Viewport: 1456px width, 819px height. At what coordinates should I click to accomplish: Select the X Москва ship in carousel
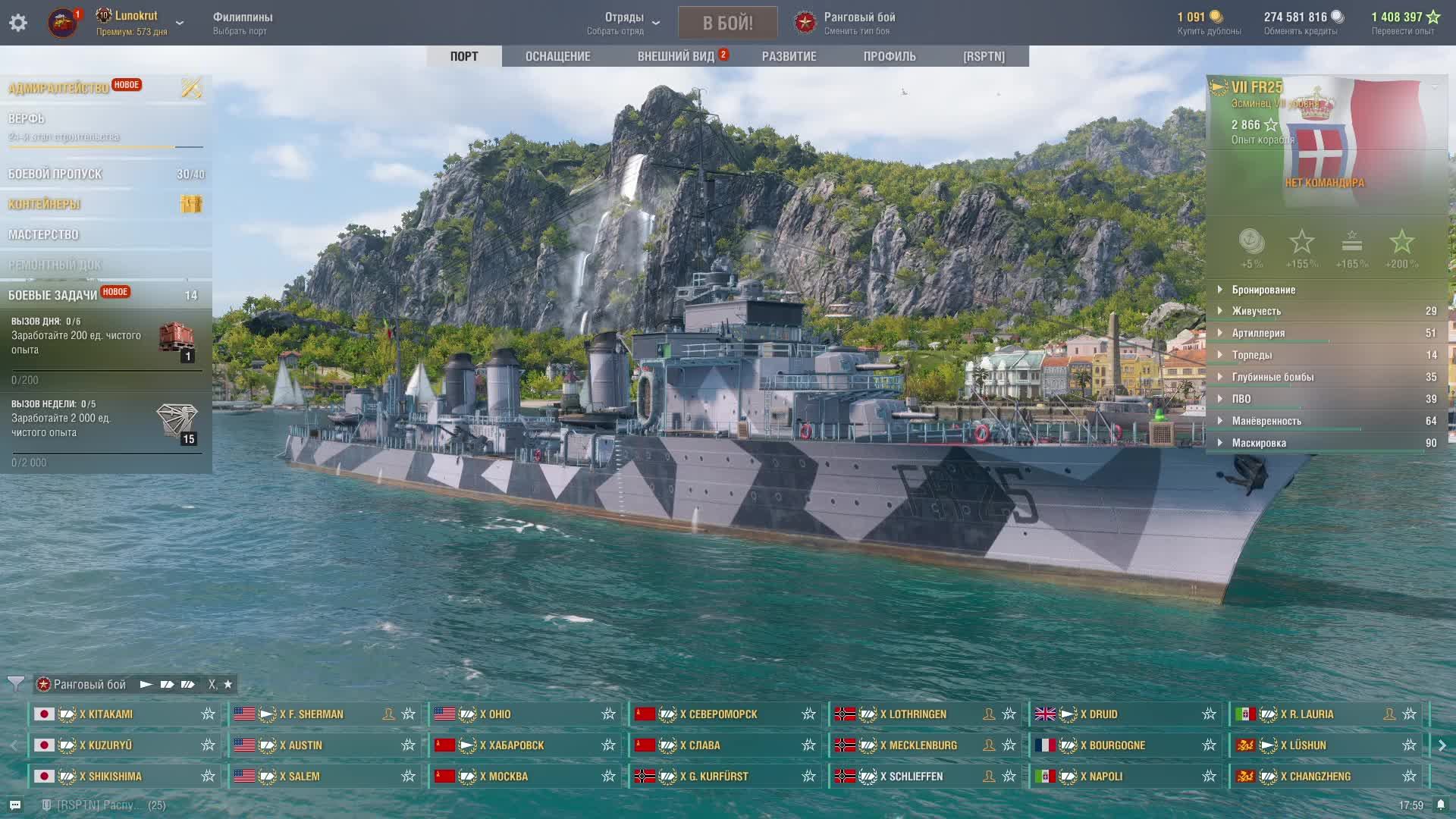pos(525,777)
